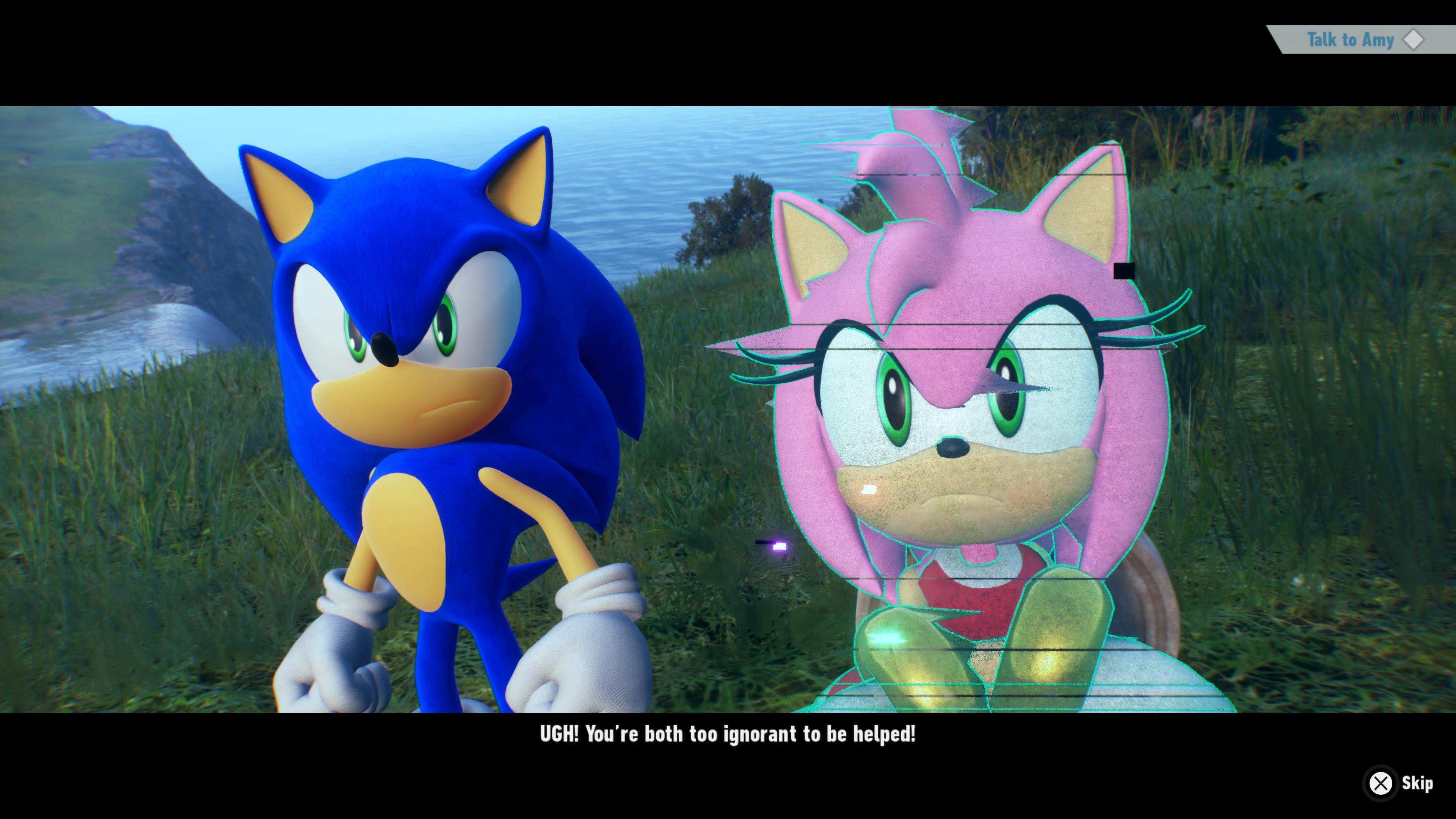Click the diamond button icon beside Talk to Amy
The height and width of the screenshot is (819, 1456).
[x=1415, y=39]
